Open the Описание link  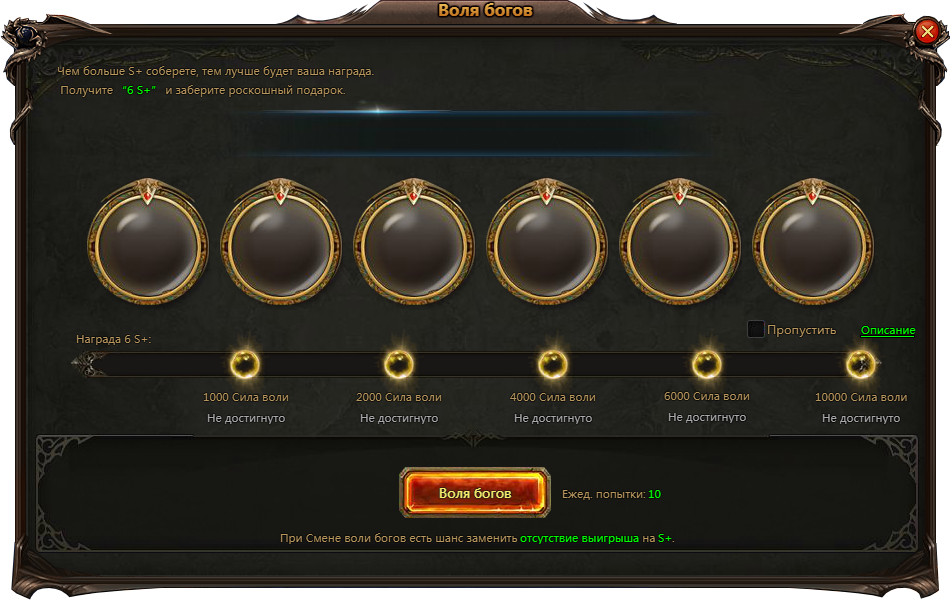point(888,330)
